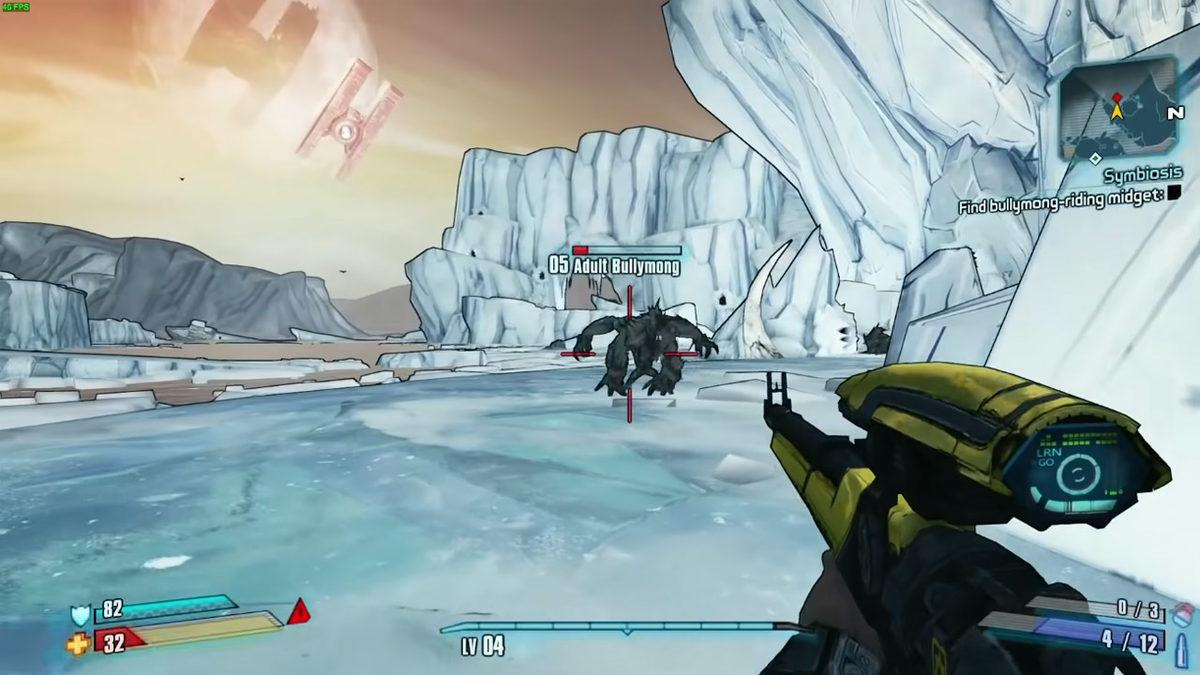Click the minimap in the corner

click(1118, 105)
